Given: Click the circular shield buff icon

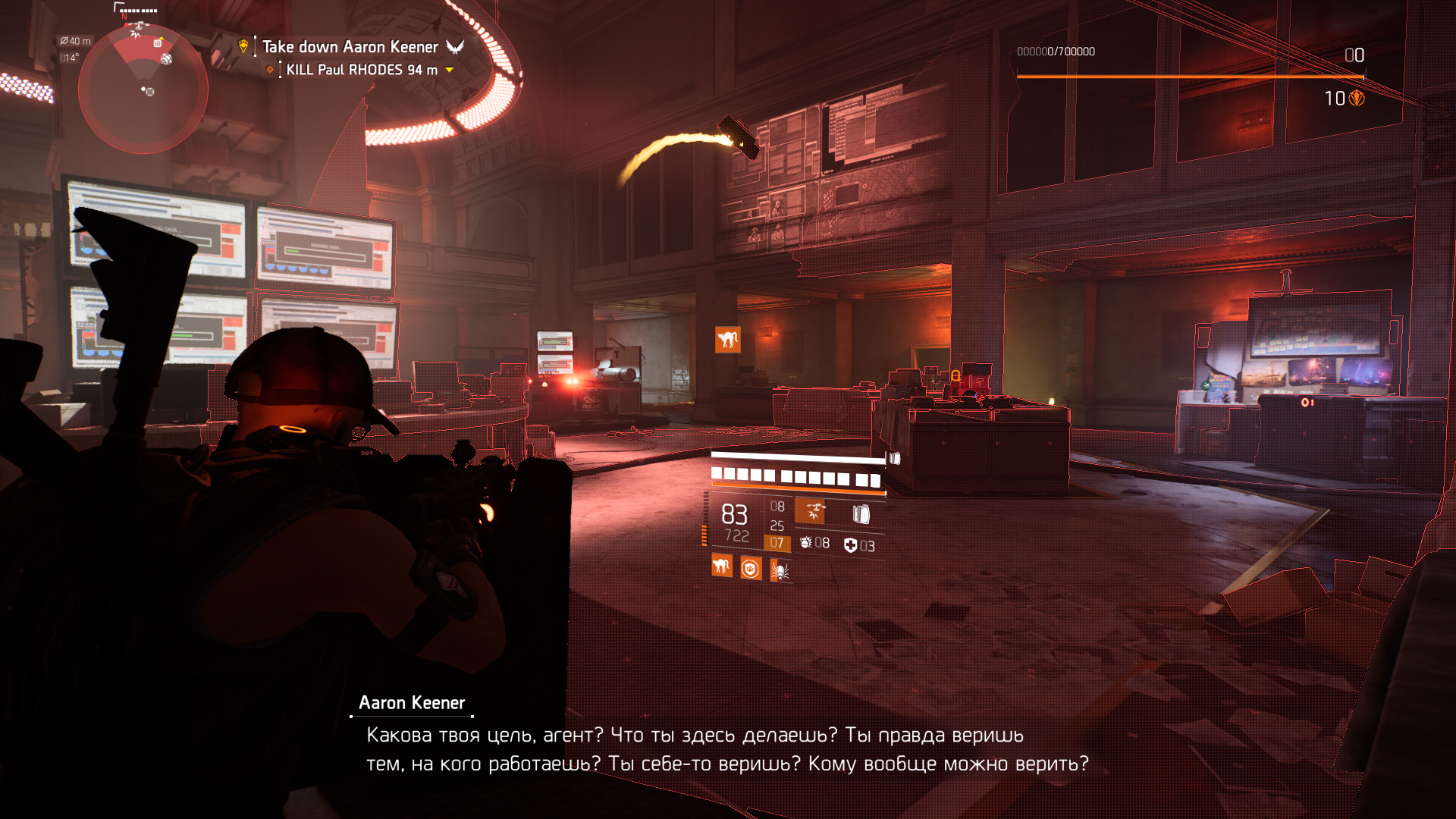Looking at the screenshot, I should [x=751, y=568].
